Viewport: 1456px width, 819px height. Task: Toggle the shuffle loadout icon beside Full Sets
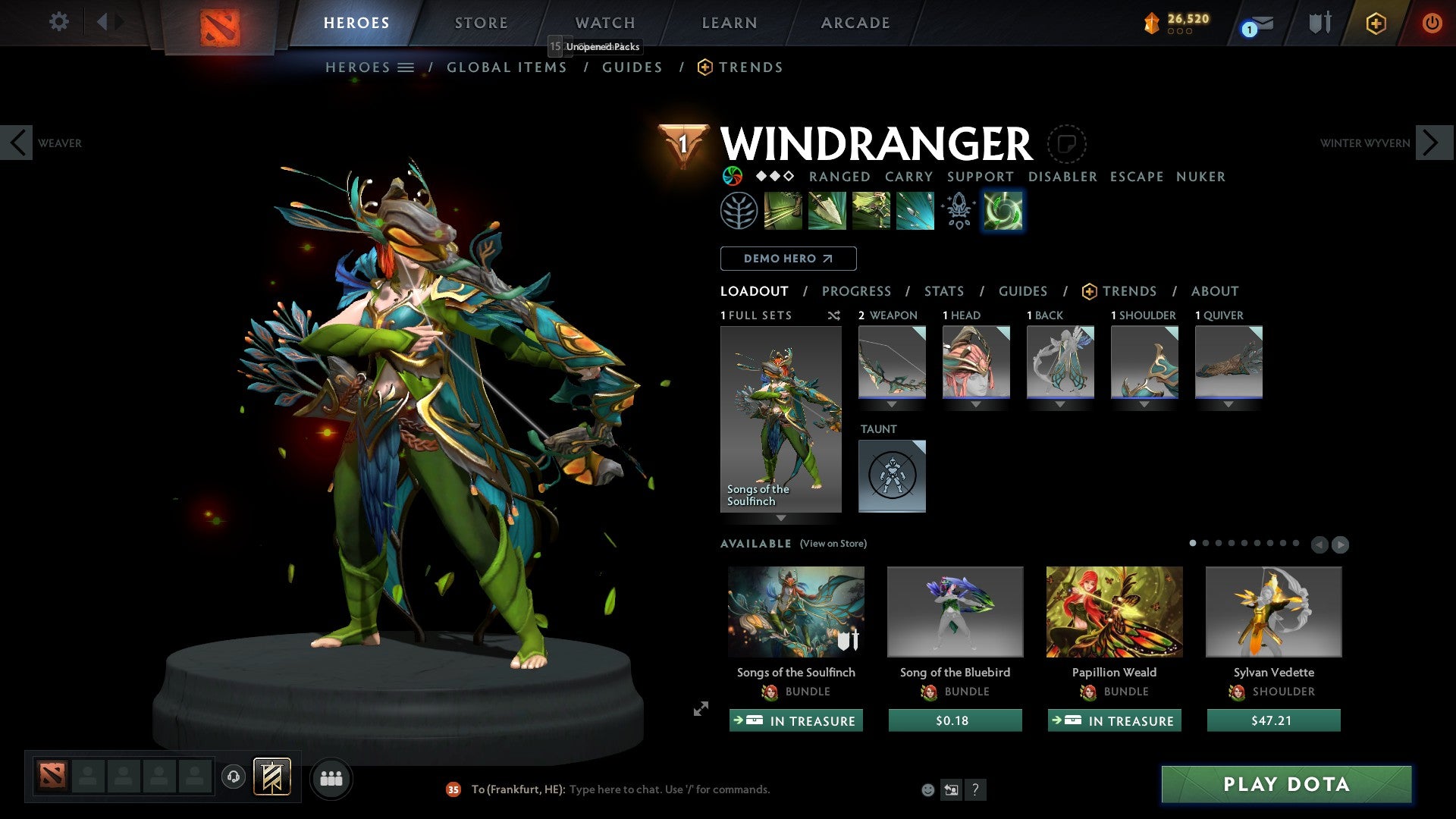pos(833,315)
